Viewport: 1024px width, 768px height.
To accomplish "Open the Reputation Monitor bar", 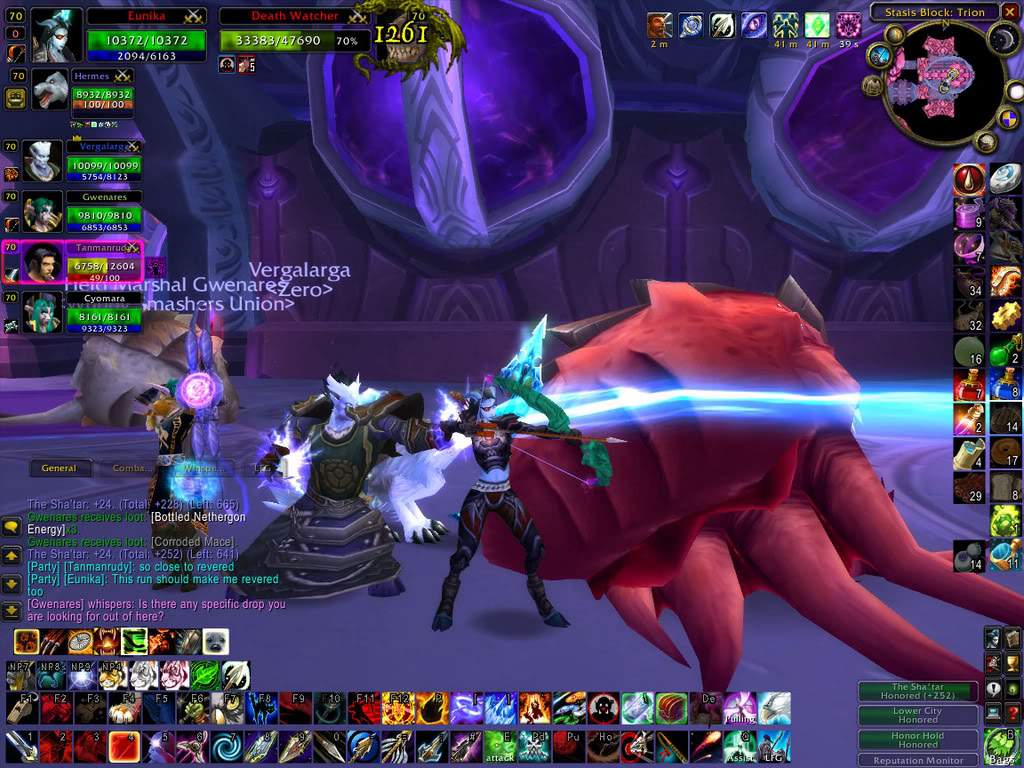I will pyautogui.click(x=917, y=760).
